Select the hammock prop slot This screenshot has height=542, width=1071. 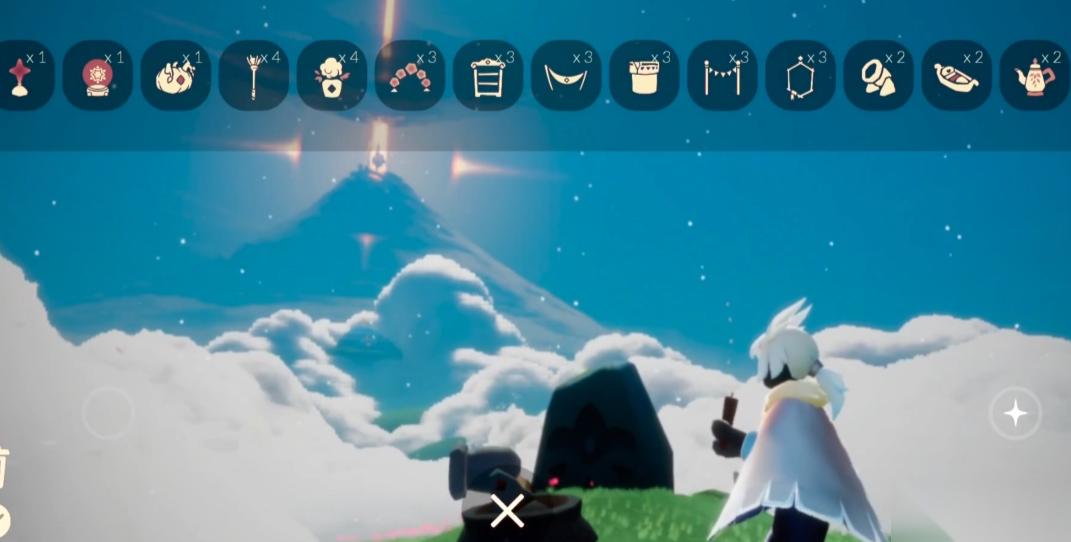(x=565, y=75)
